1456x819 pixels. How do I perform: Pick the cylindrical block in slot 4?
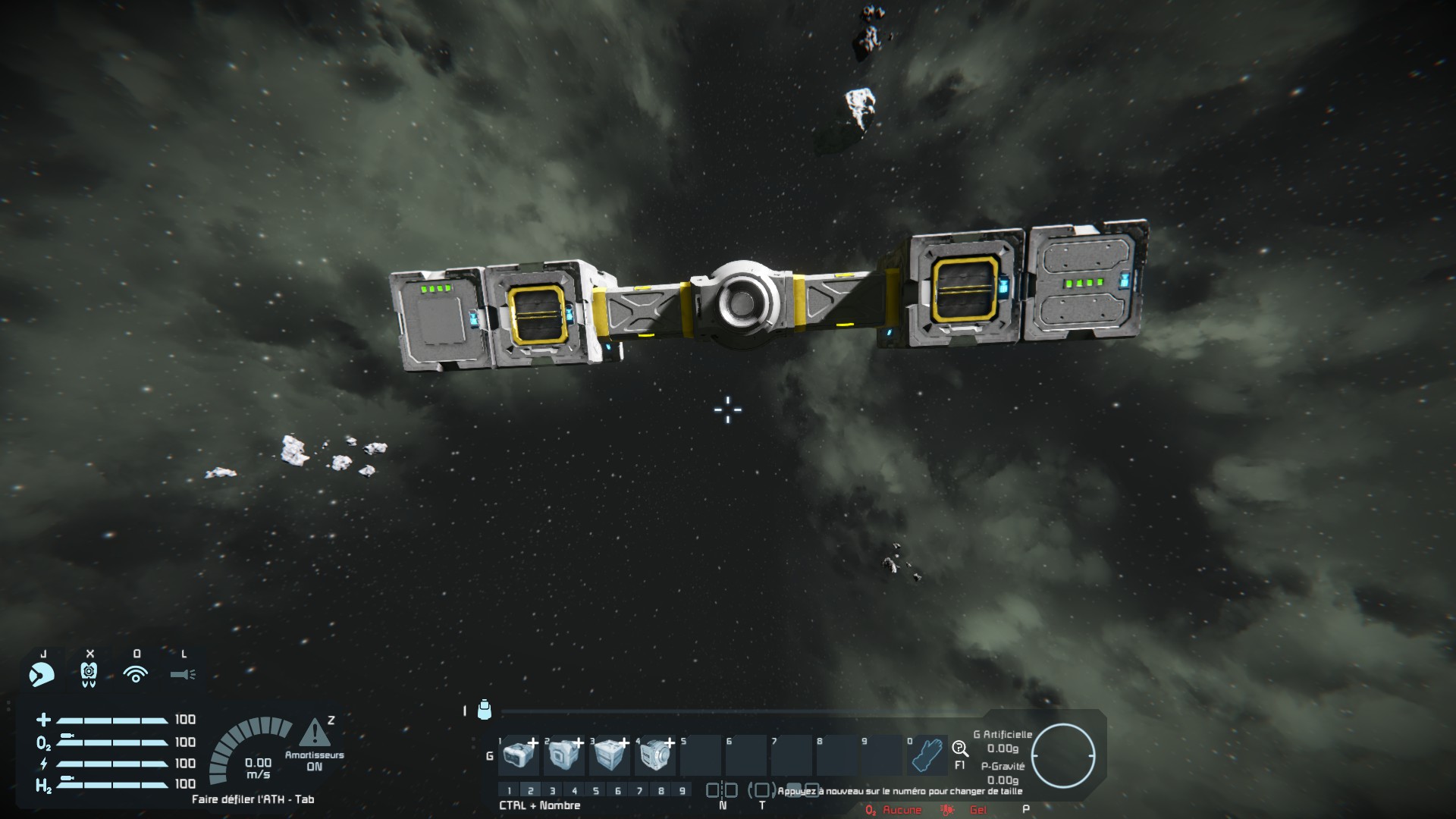[x=655, y=755]
